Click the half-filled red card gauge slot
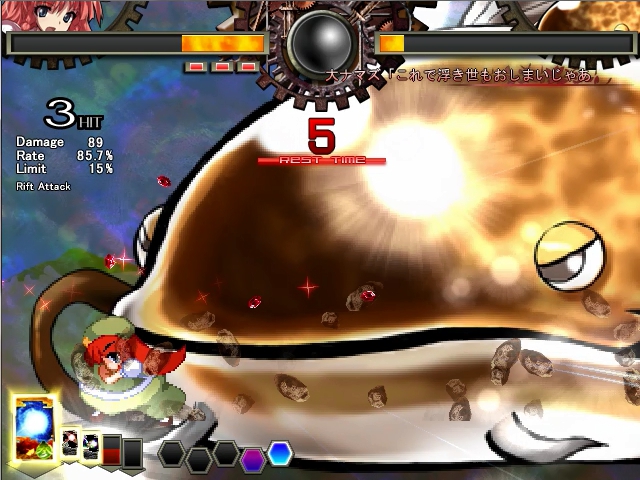Screen dimensions: 640x480 click(x=112, y=449)
